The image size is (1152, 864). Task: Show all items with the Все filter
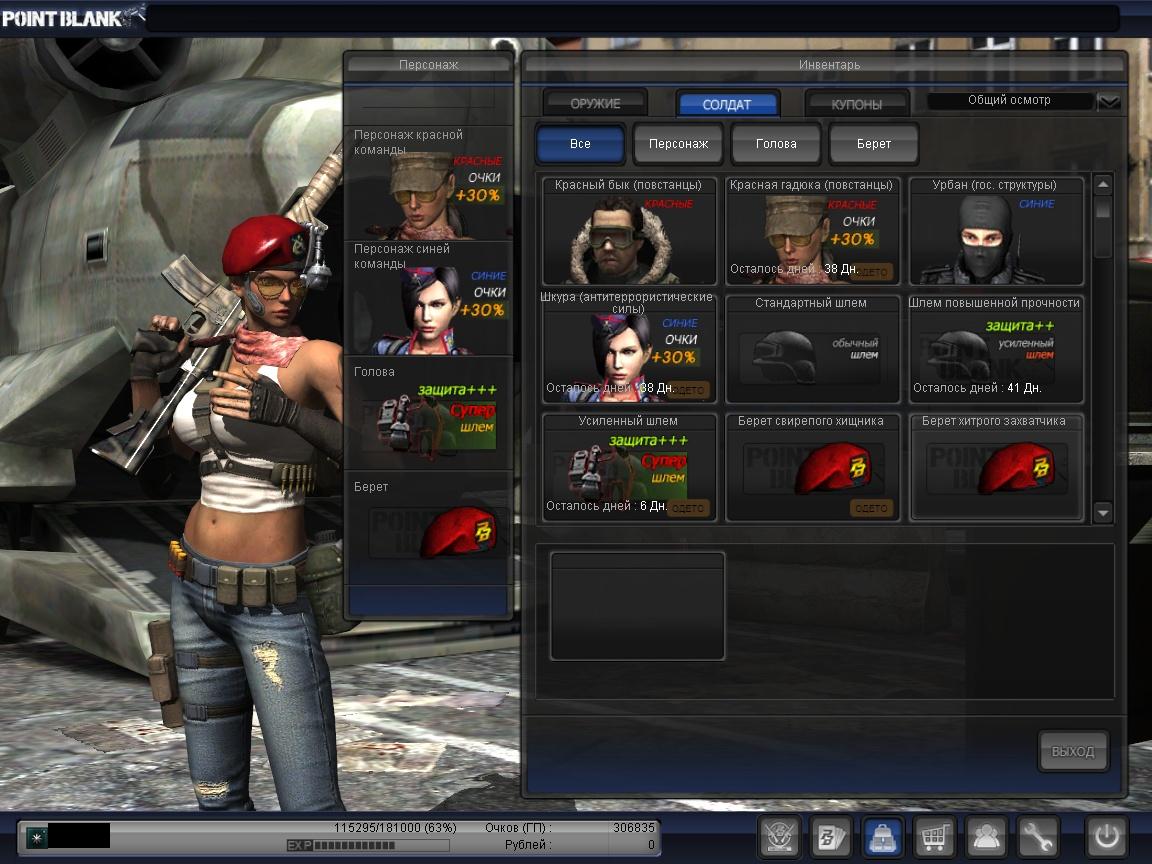(580, 144)
